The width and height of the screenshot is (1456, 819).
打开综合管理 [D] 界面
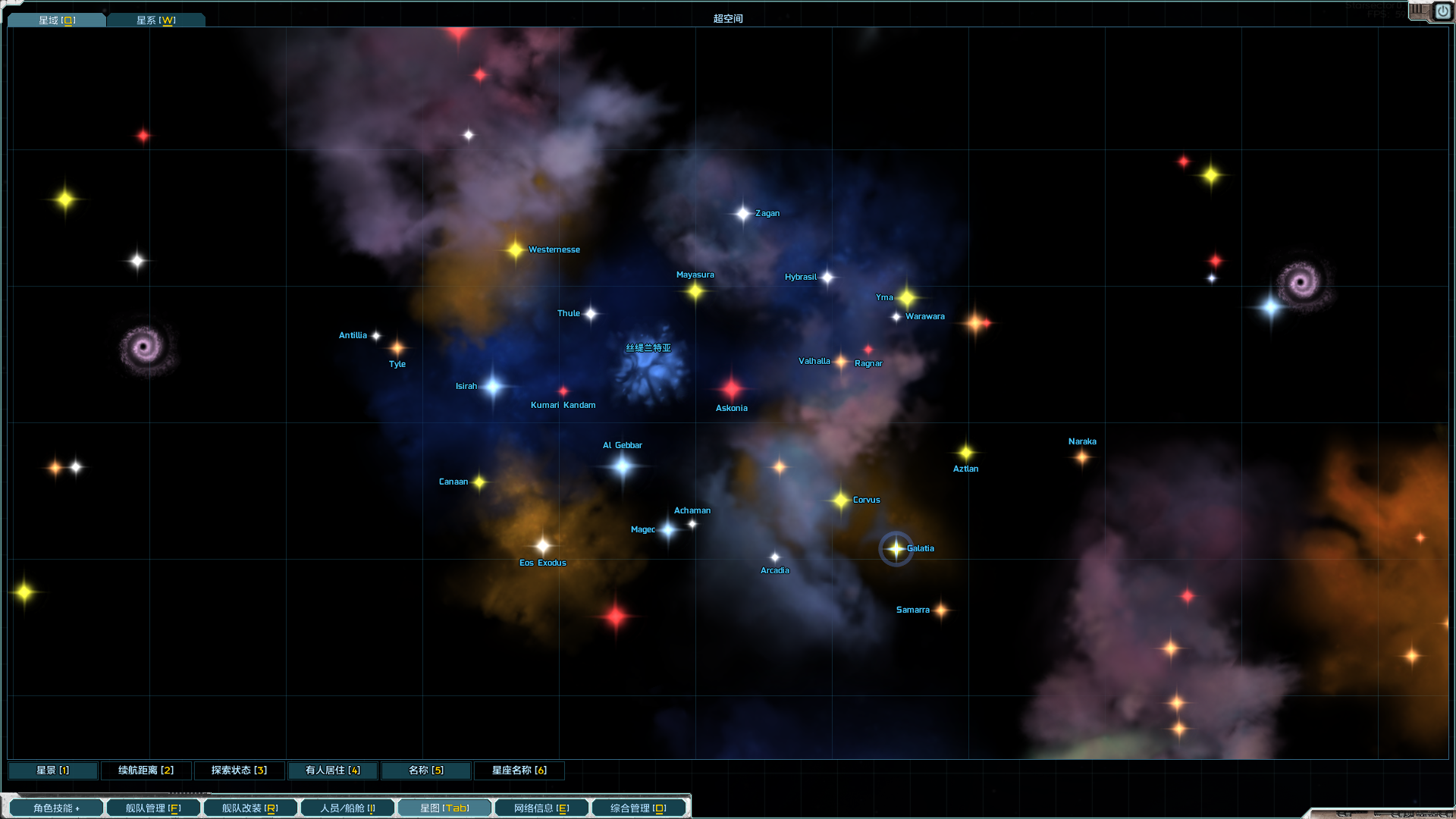click(x=639, y=808)
